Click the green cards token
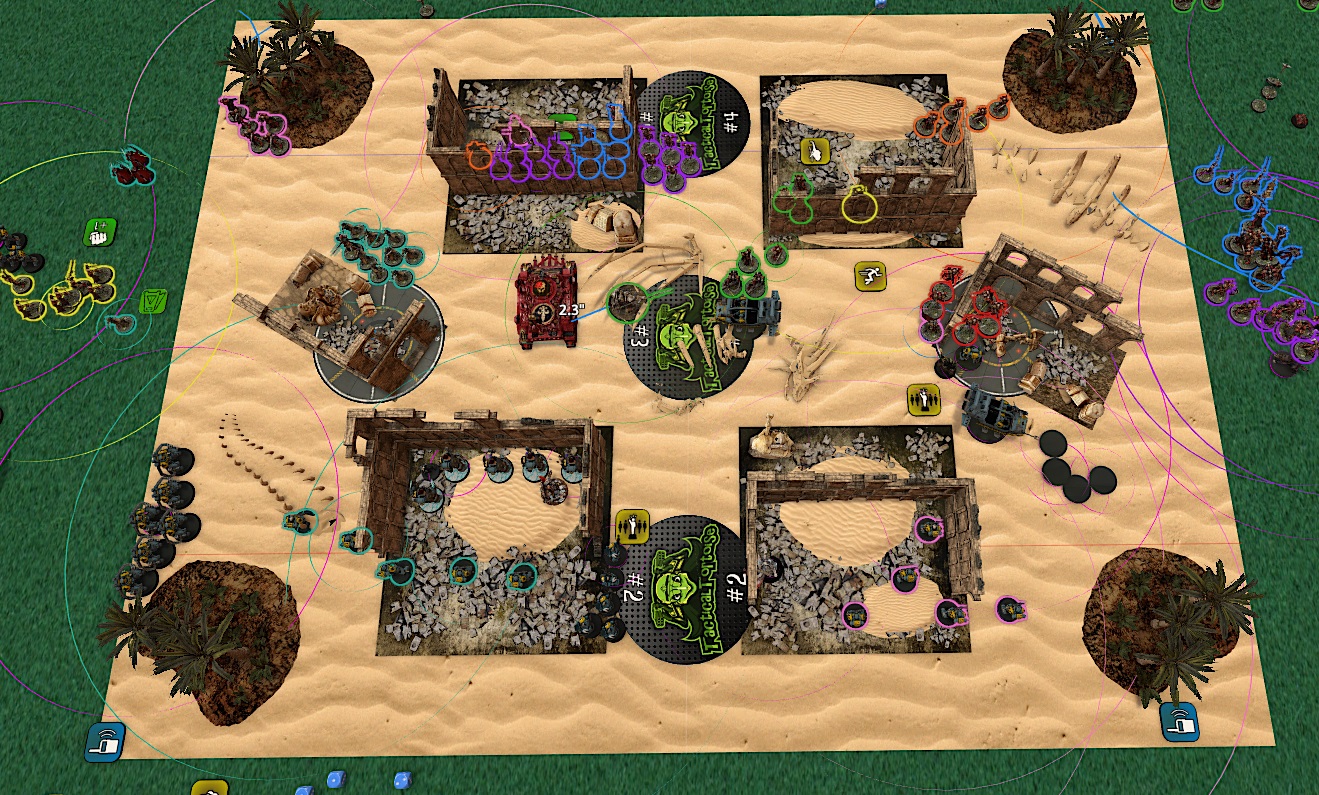The image size is (1319, 795). (154, 303)
